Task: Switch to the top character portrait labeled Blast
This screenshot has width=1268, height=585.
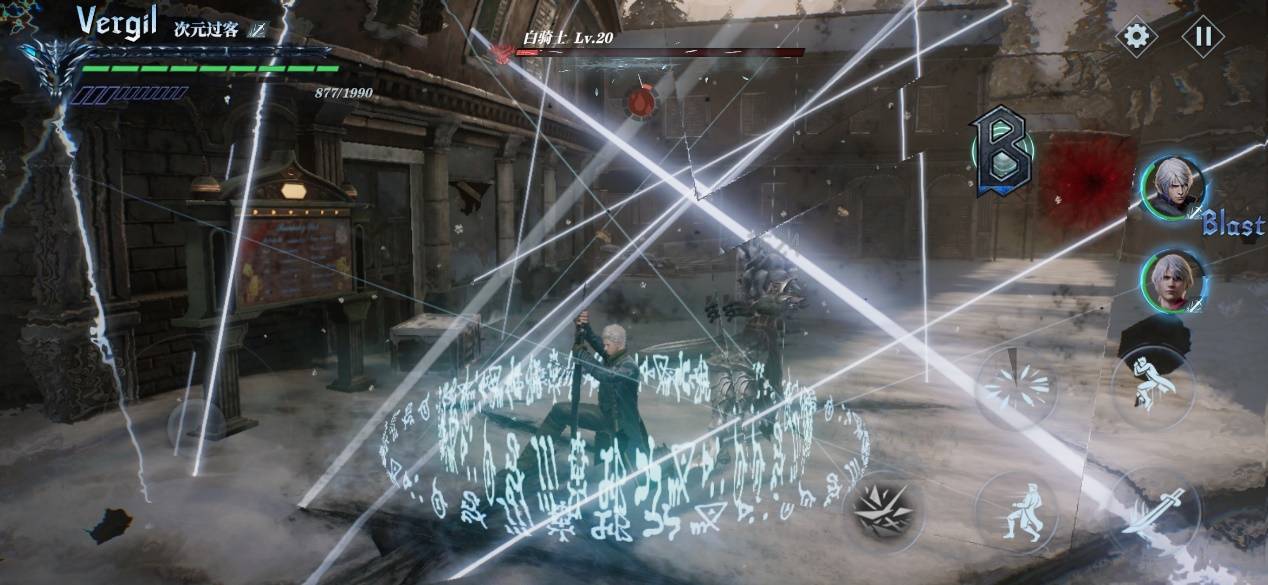Action: point(1174,188)
